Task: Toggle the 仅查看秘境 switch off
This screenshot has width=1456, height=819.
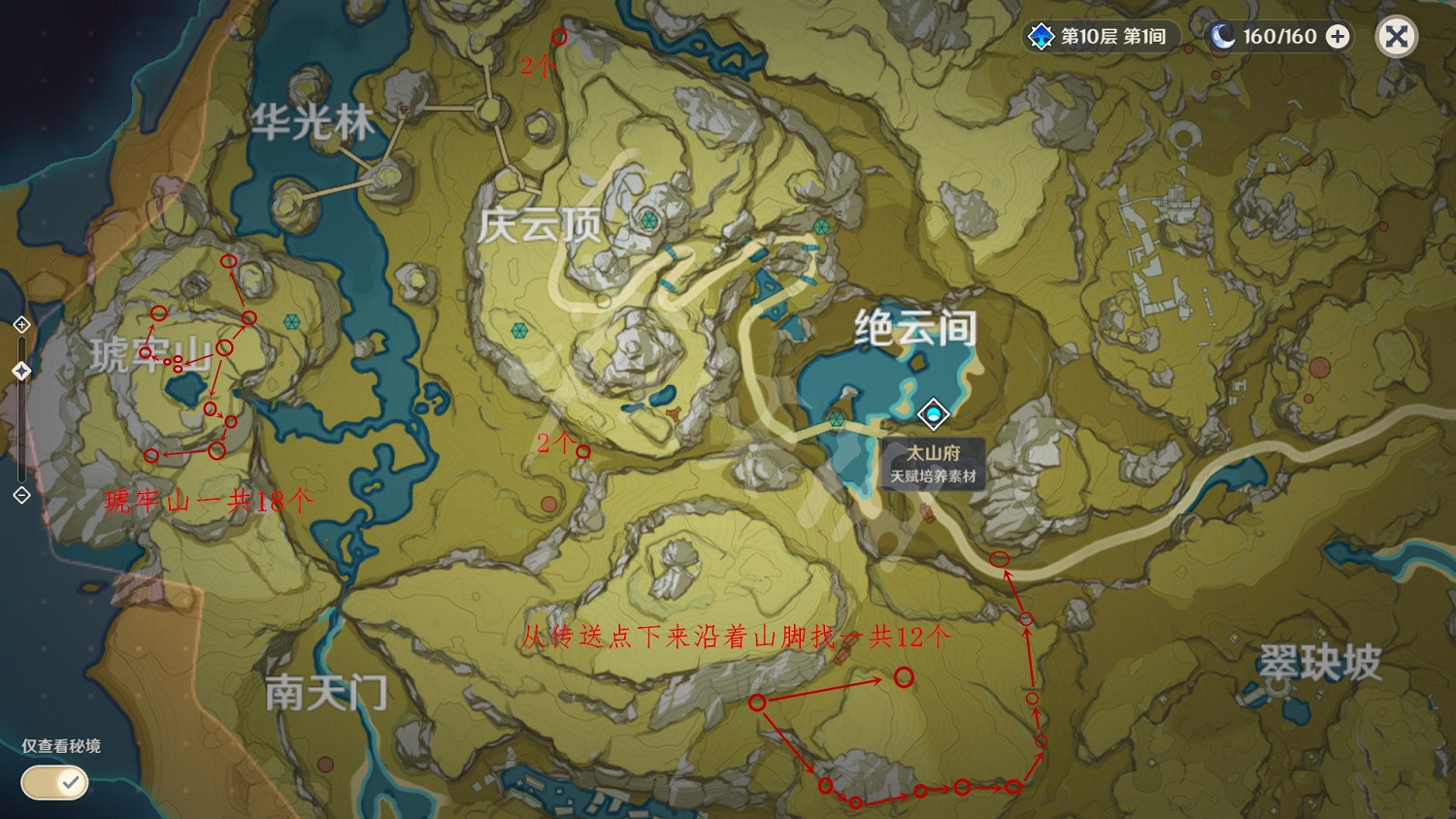Action: pos(53,782)
